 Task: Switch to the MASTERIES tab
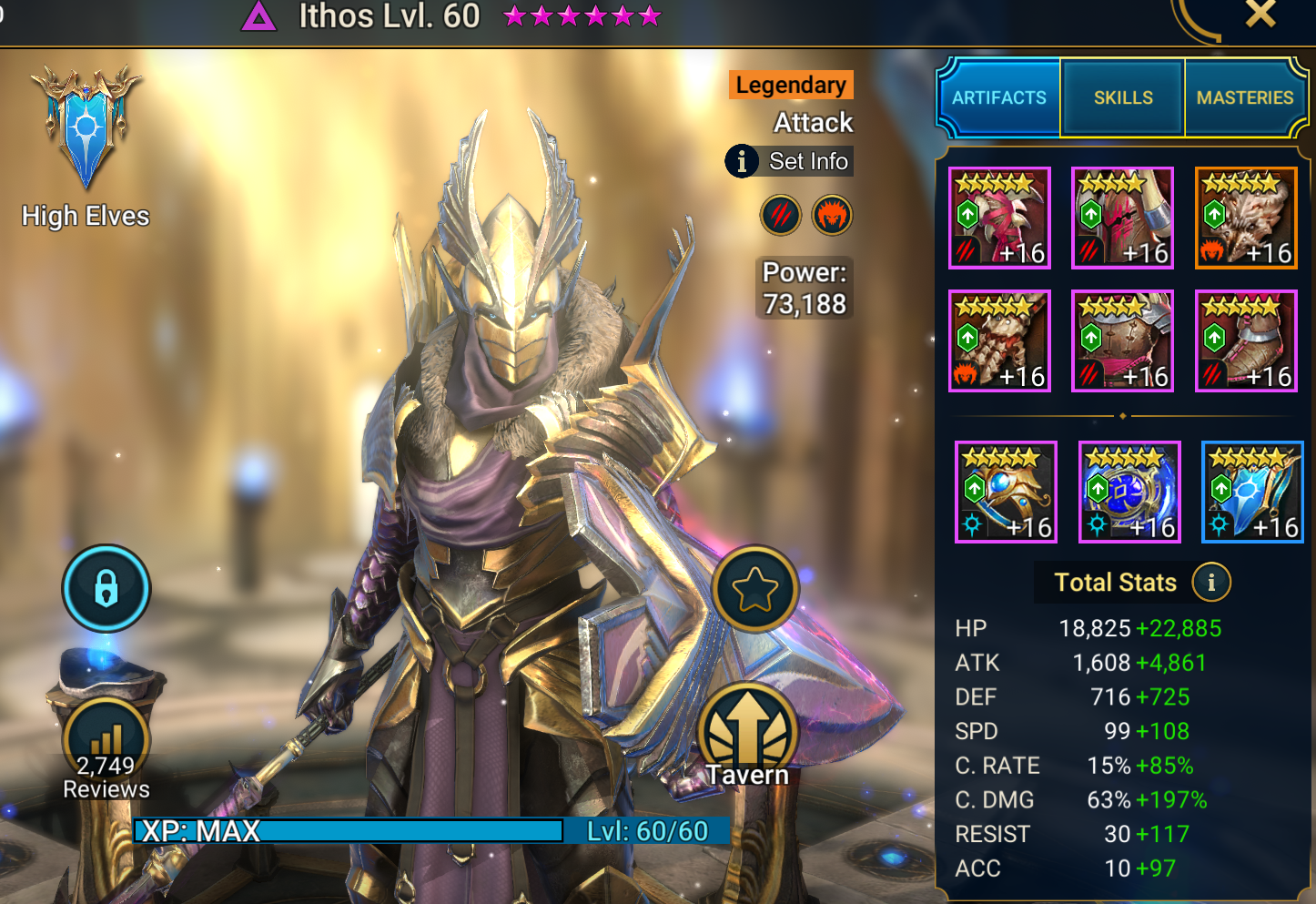(1245, 97)
